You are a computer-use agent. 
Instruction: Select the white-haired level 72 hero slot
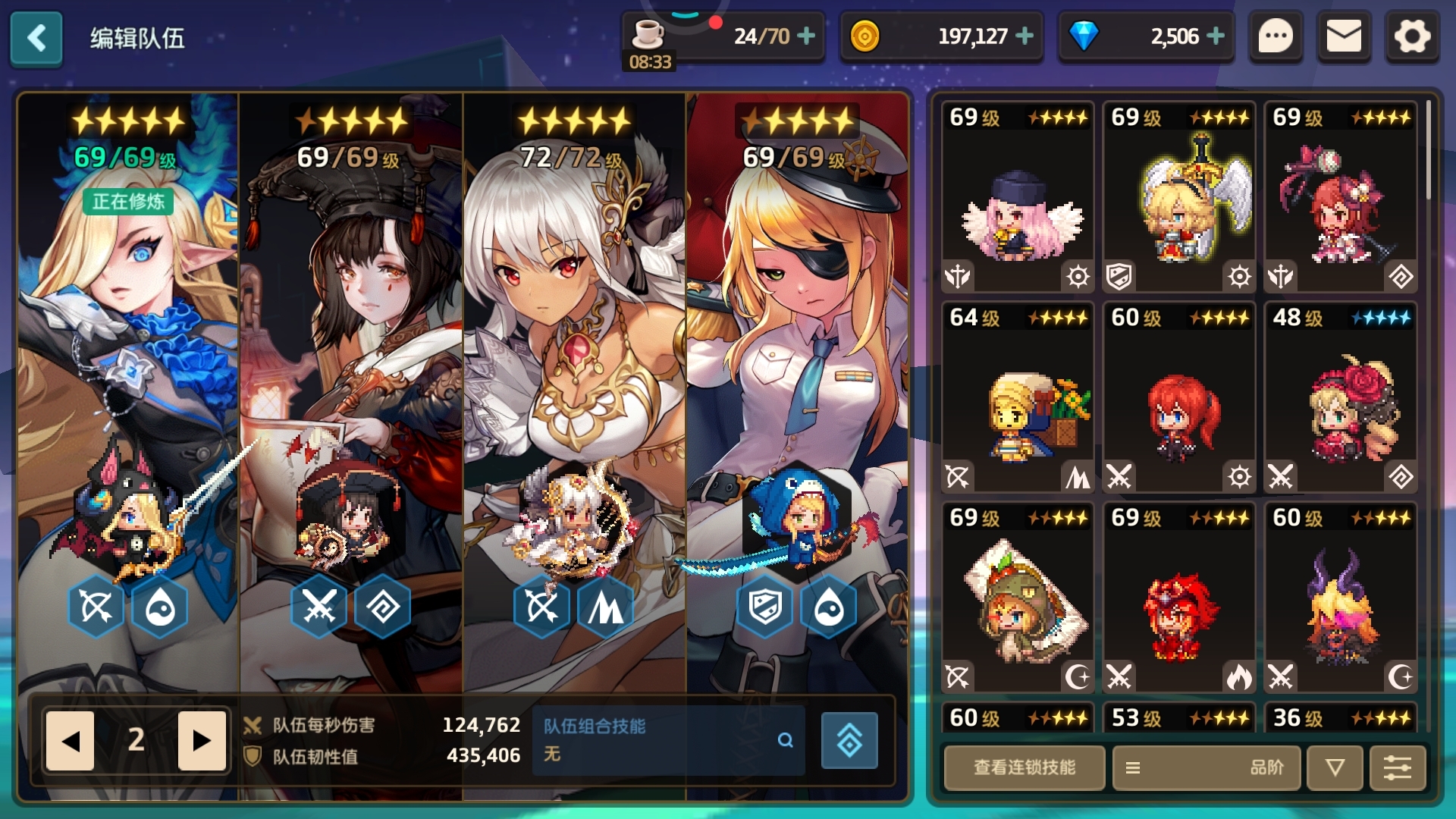(574, 379)
